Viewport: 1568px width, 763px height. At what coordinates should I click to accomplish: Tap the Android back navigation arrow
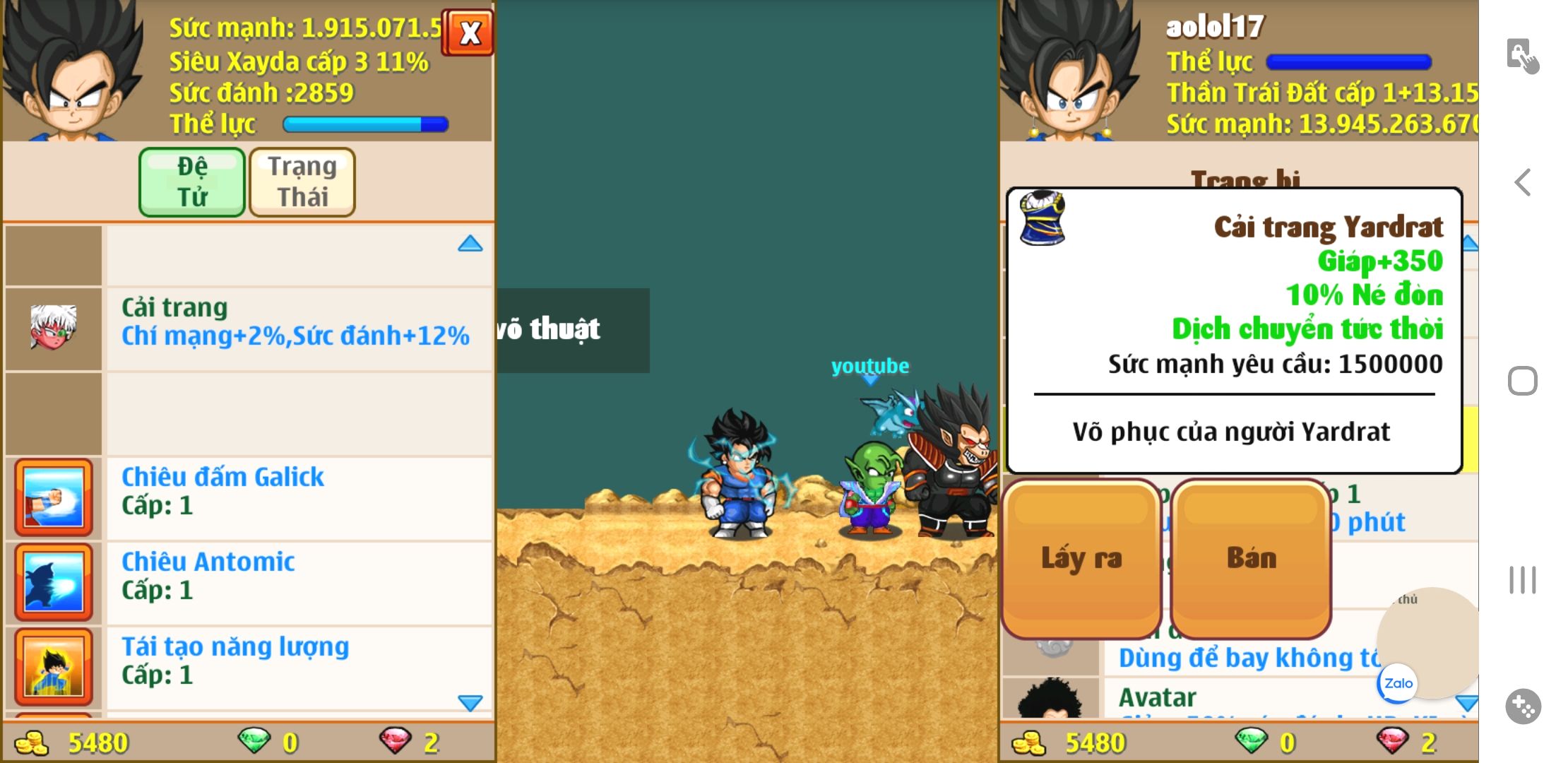tap(1523, 182)
